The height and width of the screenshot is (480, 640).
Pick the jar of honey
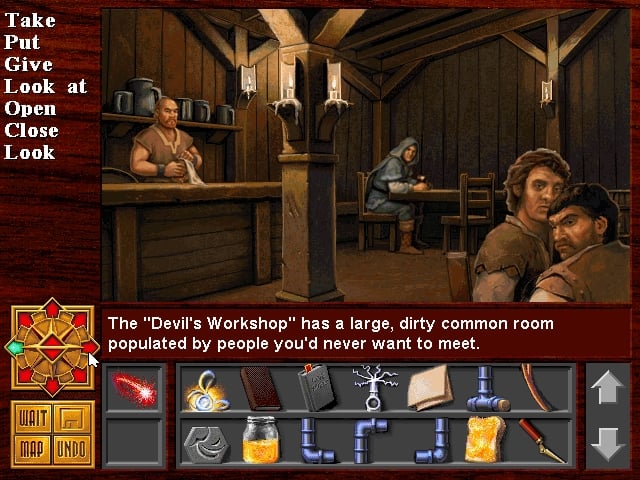pos(260,440)
